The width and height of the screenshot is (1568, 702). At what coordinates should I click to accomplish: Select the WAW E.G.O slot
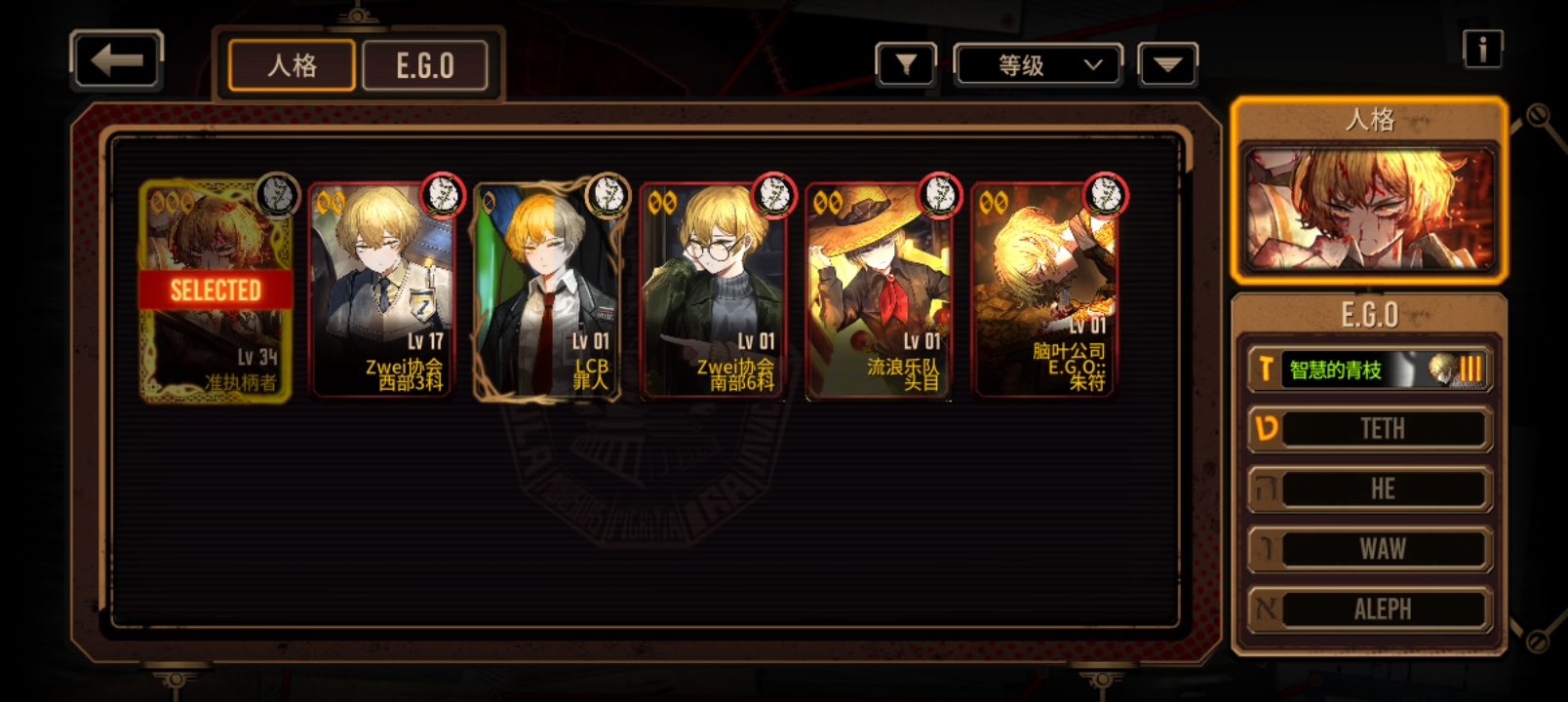pyautogui.click(x=1370, y=549)
